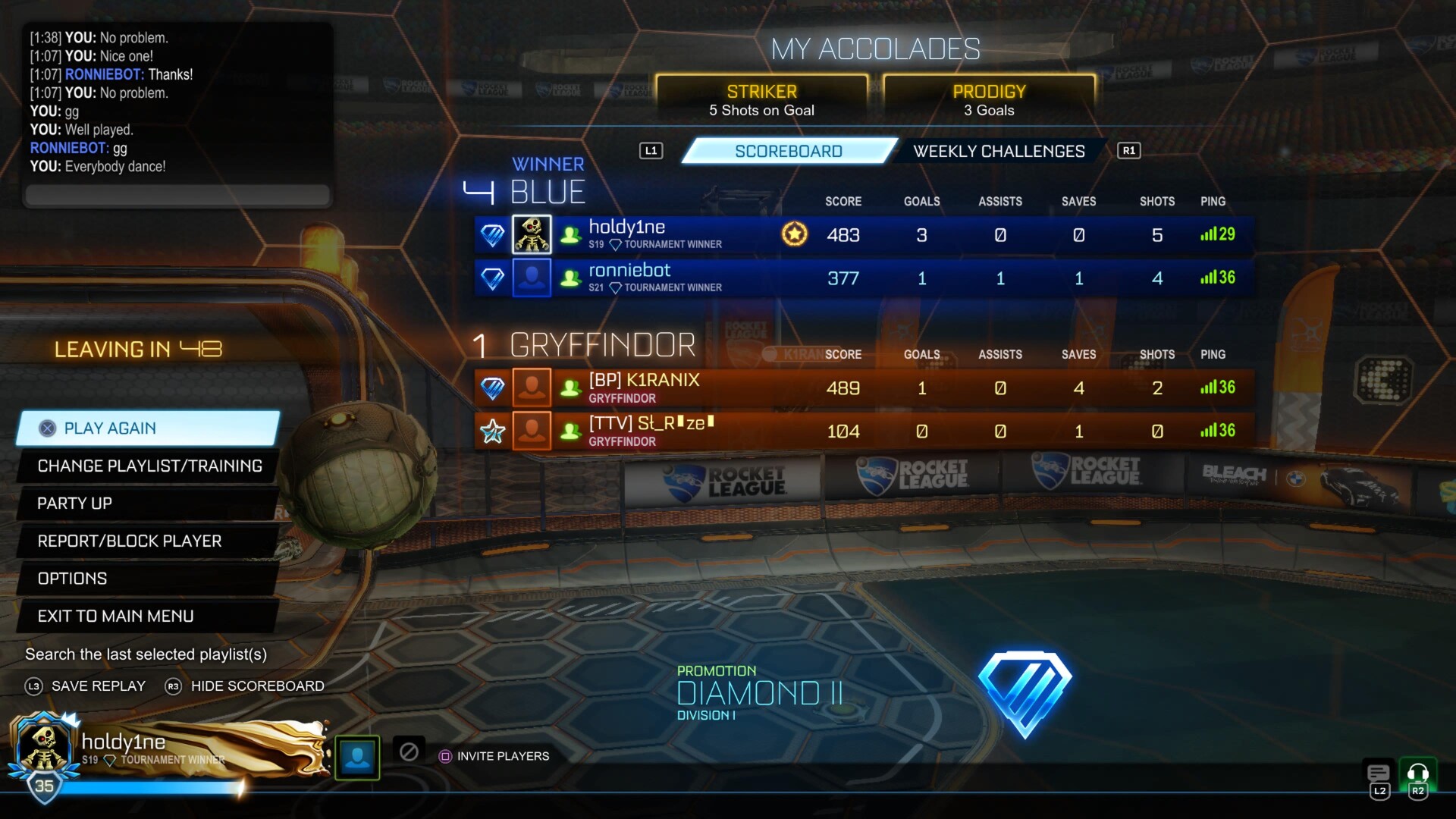The height and width of the screenshot is (819, 1456).
Task: Click the gold star rank icon beside TTV player
Action: coord(493,431)
